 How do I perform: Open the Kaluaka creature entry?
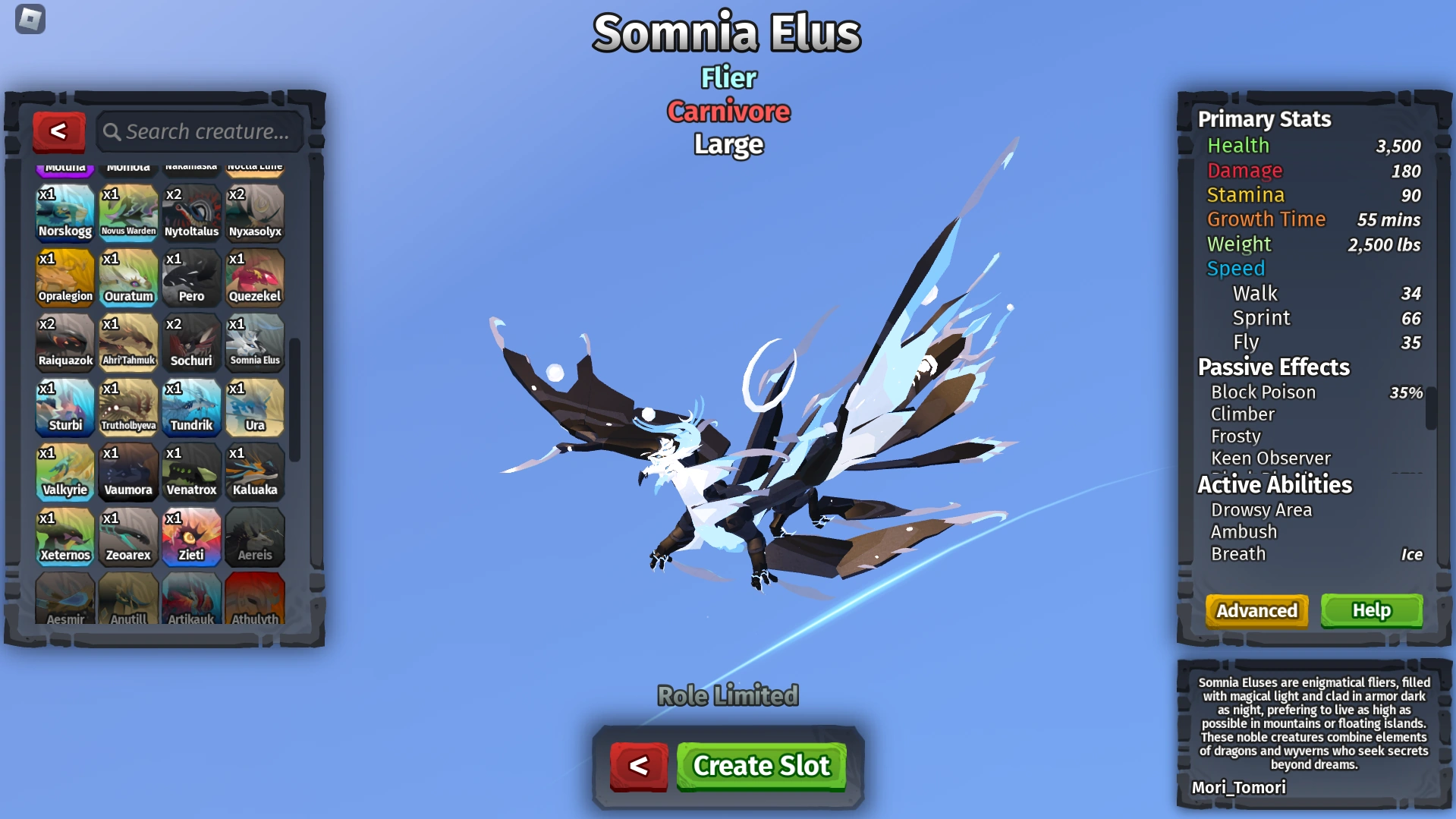tap(255, 472)
